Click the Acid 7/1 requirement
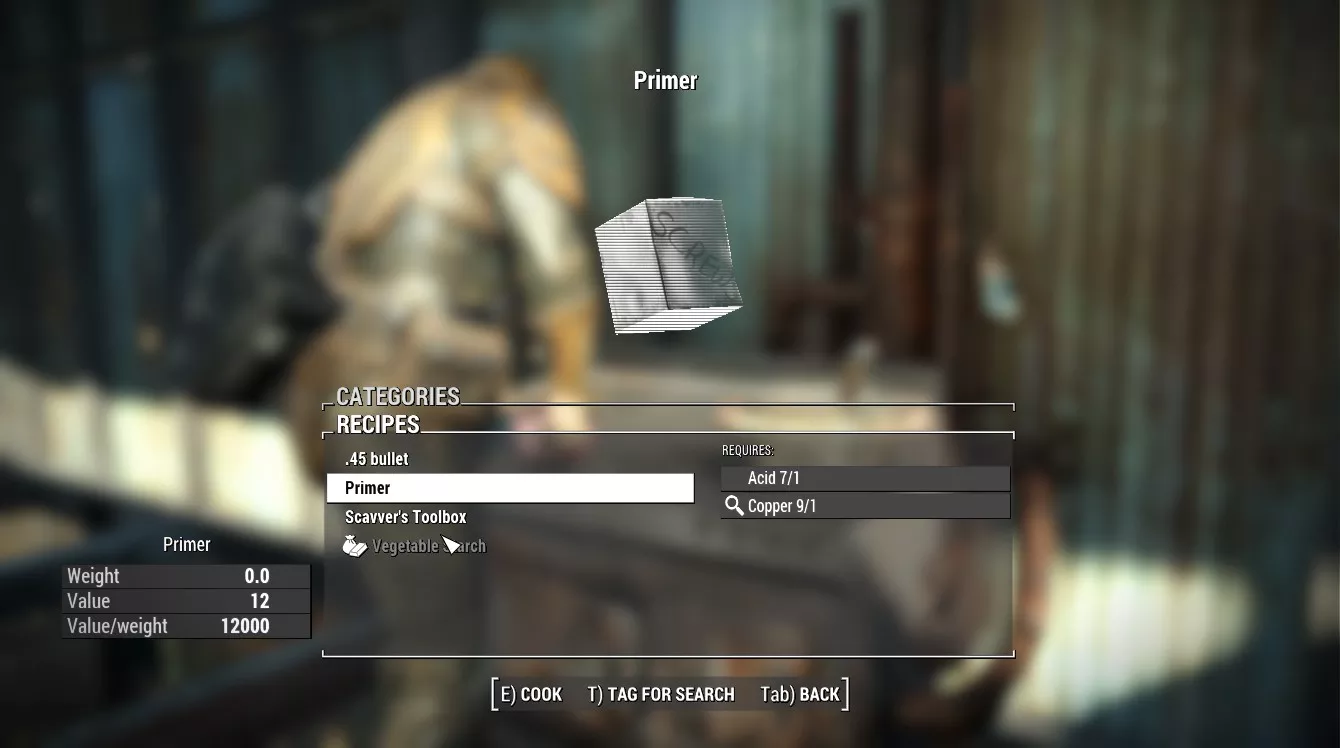 click(866, 479)
